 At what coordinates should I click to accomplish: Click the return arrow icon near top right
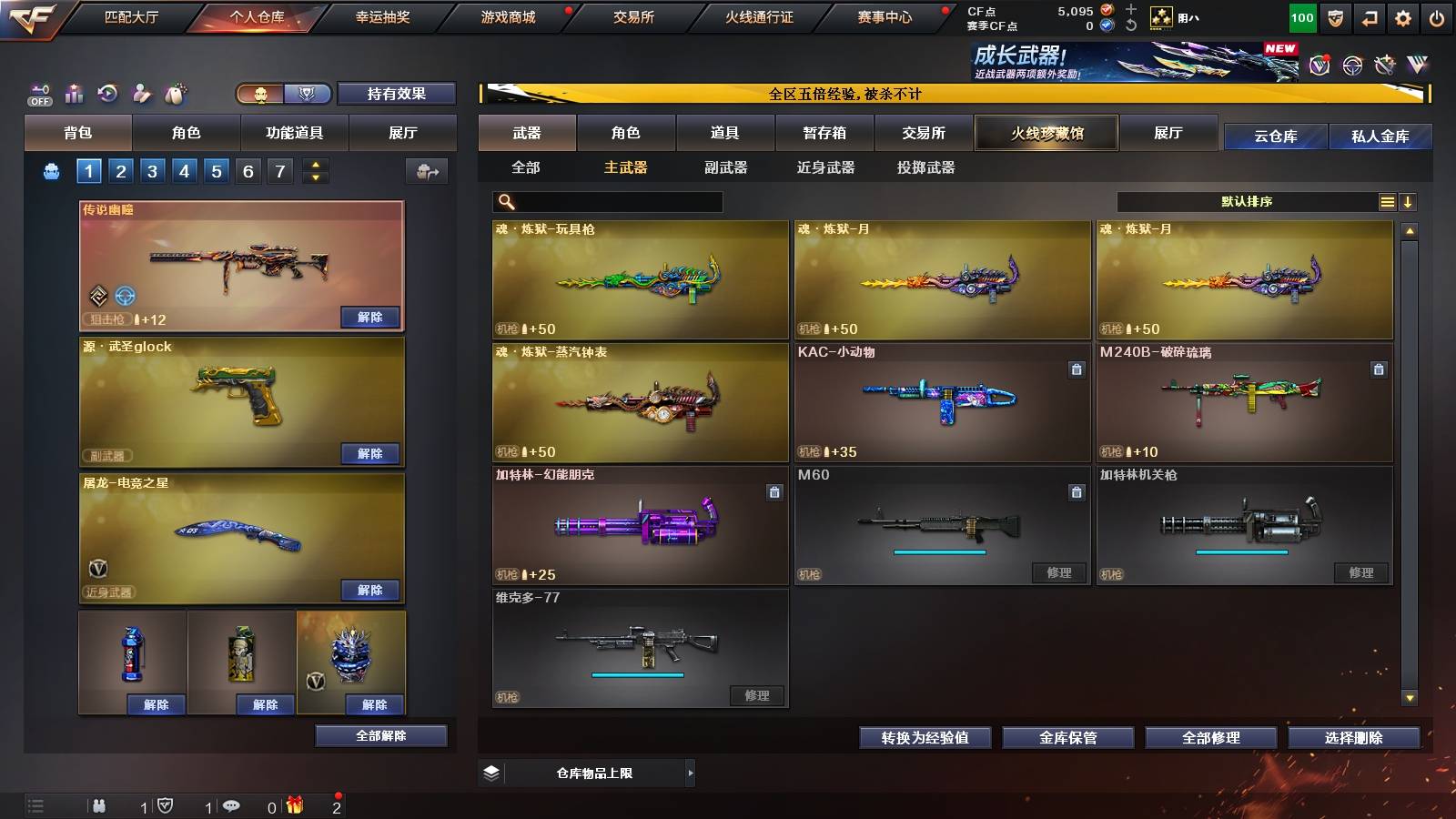click(1369, 15)
